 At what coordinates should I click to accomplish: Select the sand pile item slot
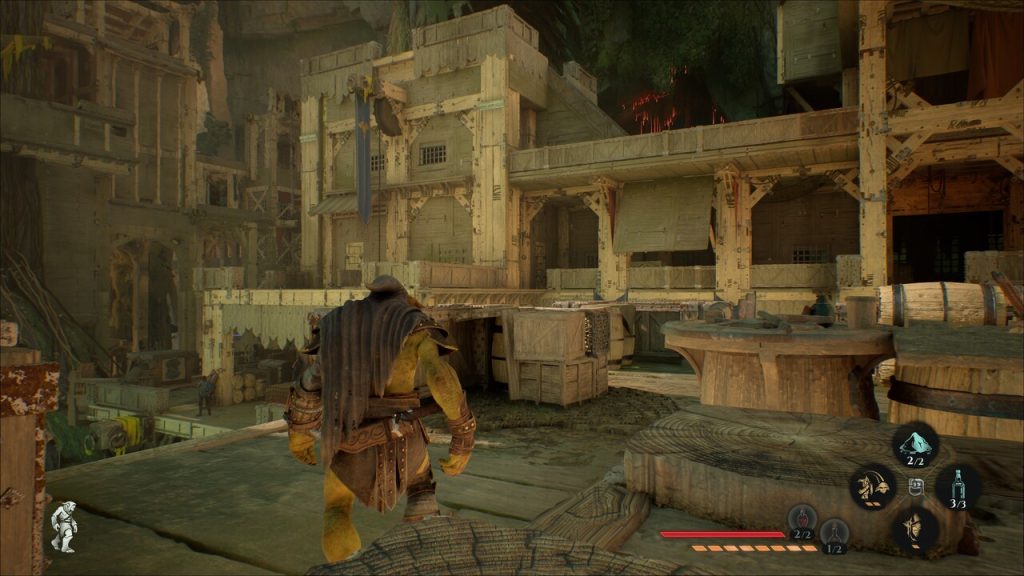[x=914, y=445]
